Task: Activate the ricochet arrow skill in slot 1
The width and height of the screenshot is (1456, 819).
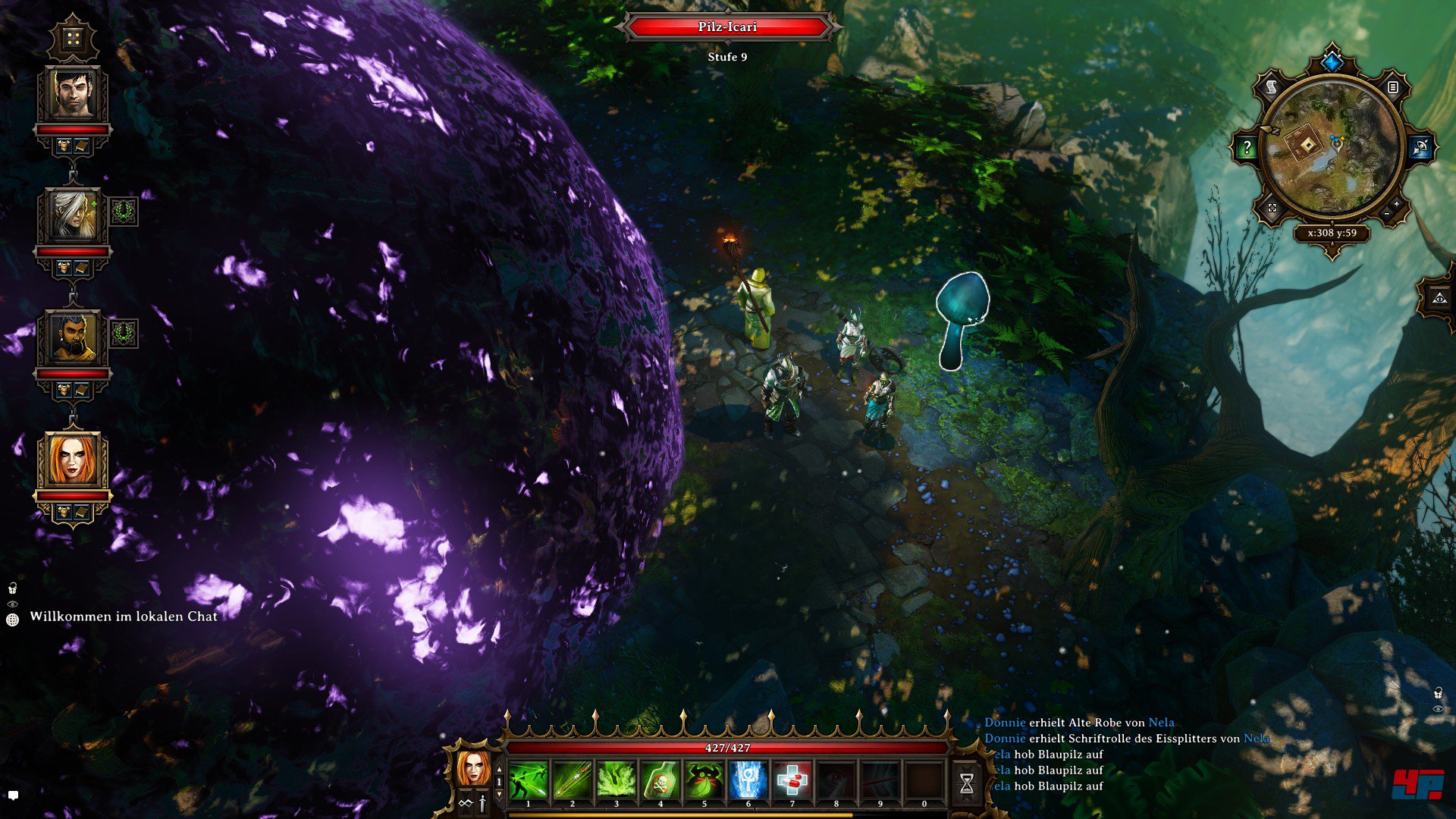Action: pyautogui.click(x=529, y=780)
